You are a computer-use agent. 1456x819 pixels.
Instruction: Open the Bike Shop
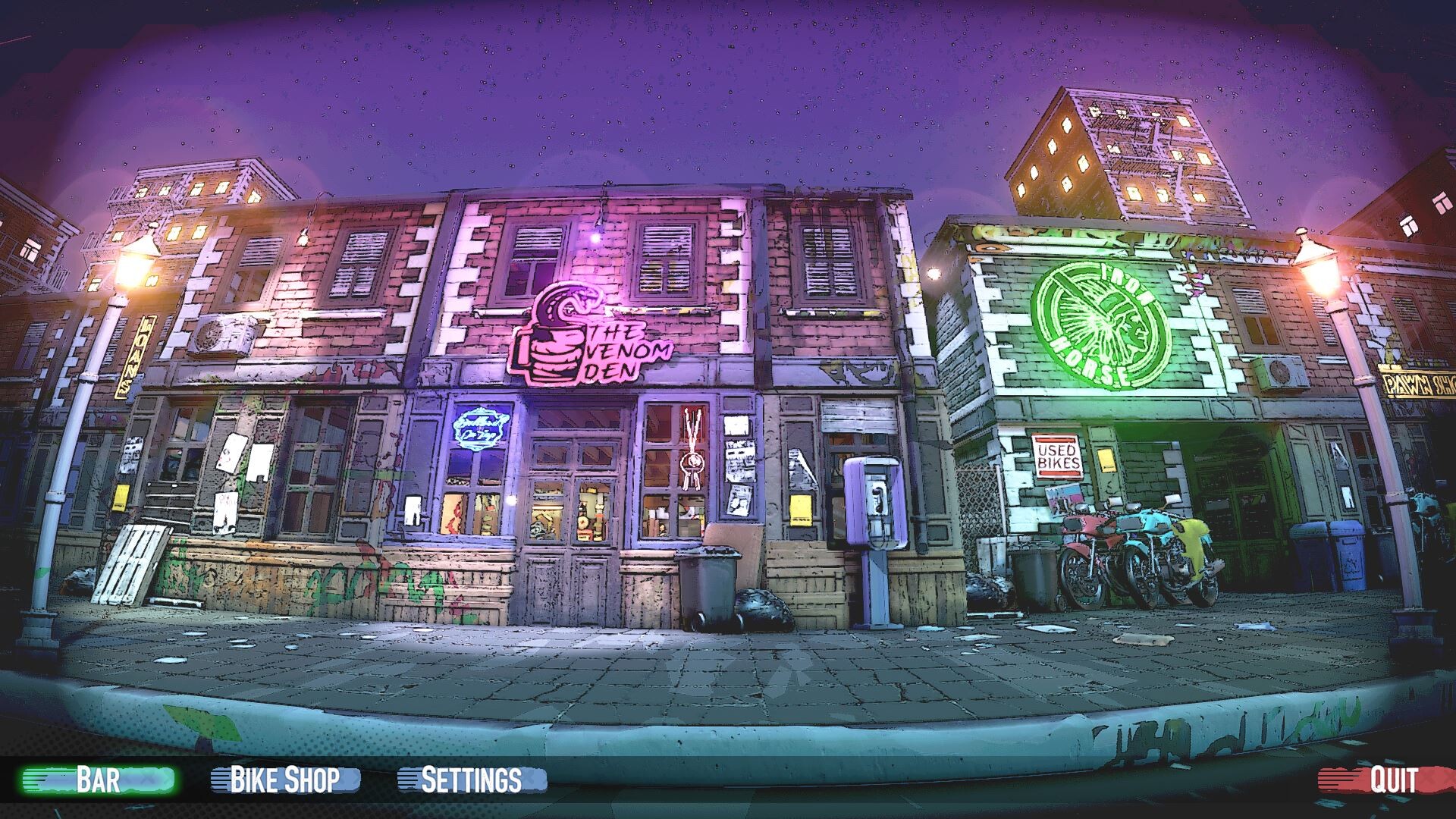tap(284, 780)
